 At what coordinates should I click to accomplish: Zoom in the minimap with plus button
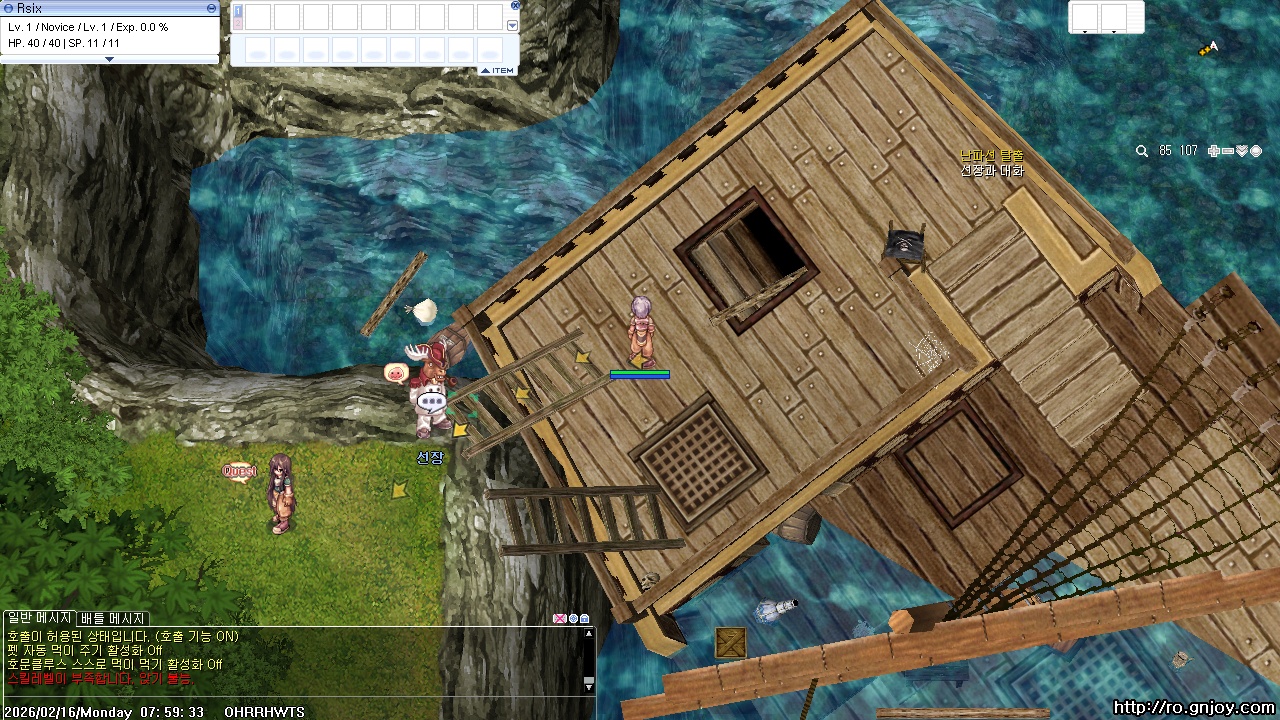coord(1214,151)
